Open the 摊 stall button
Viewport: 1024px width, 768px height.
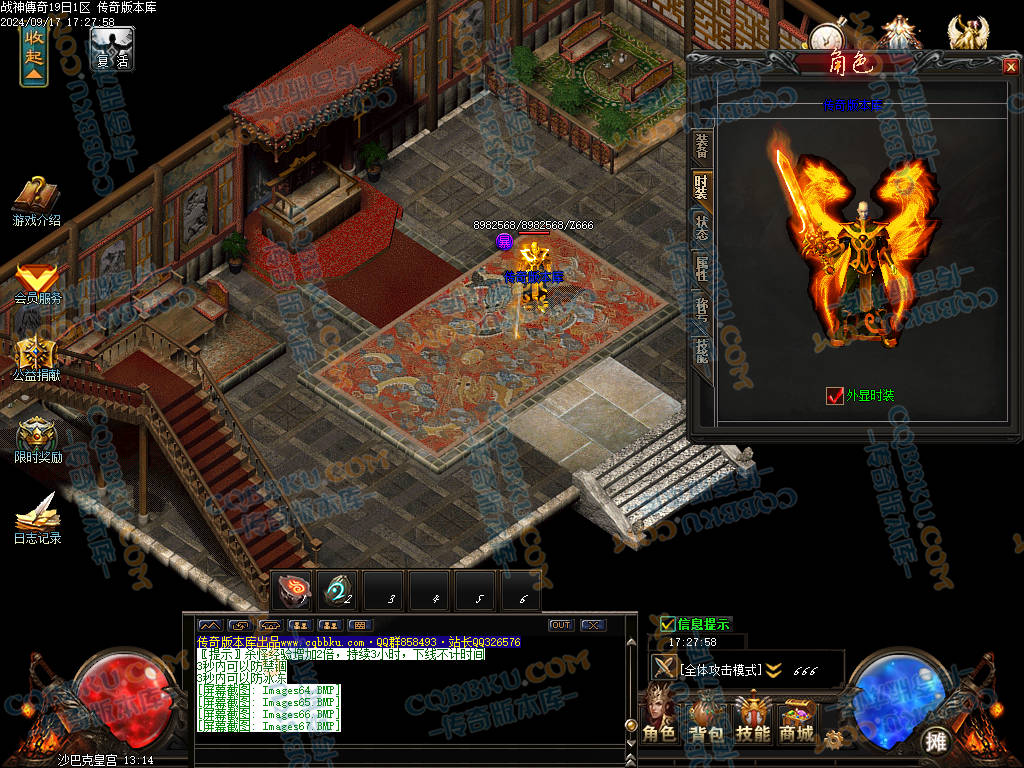(935, 740)
